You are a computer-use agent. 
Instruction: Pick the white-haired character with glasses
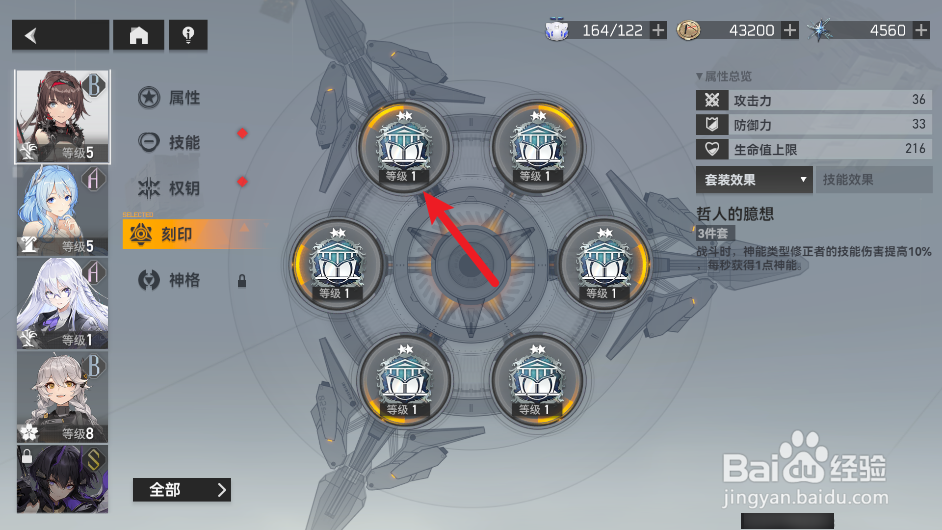pos(62,302)
